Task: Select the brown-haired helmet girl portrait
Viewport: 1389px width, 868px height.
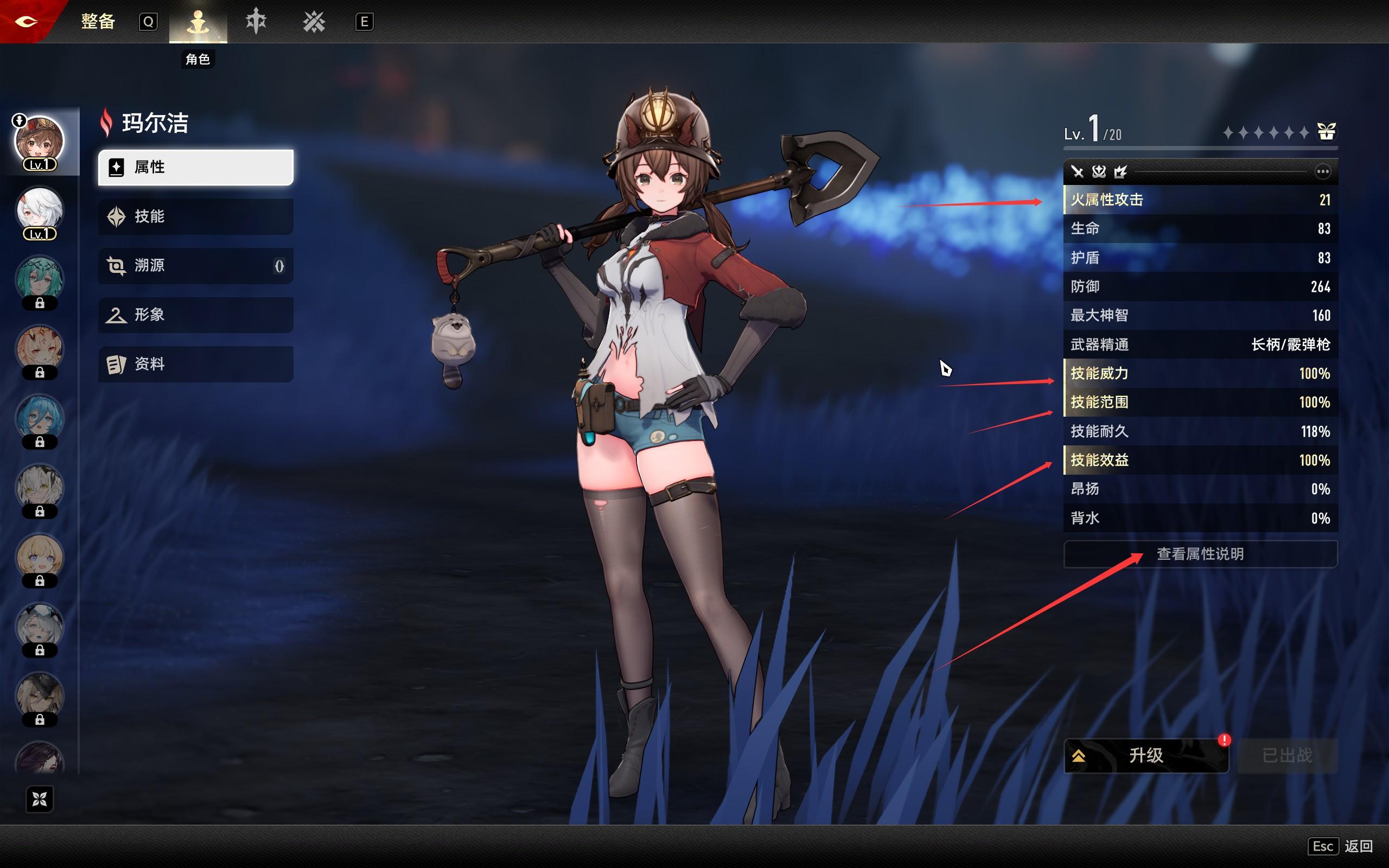Action: (39, 141)
